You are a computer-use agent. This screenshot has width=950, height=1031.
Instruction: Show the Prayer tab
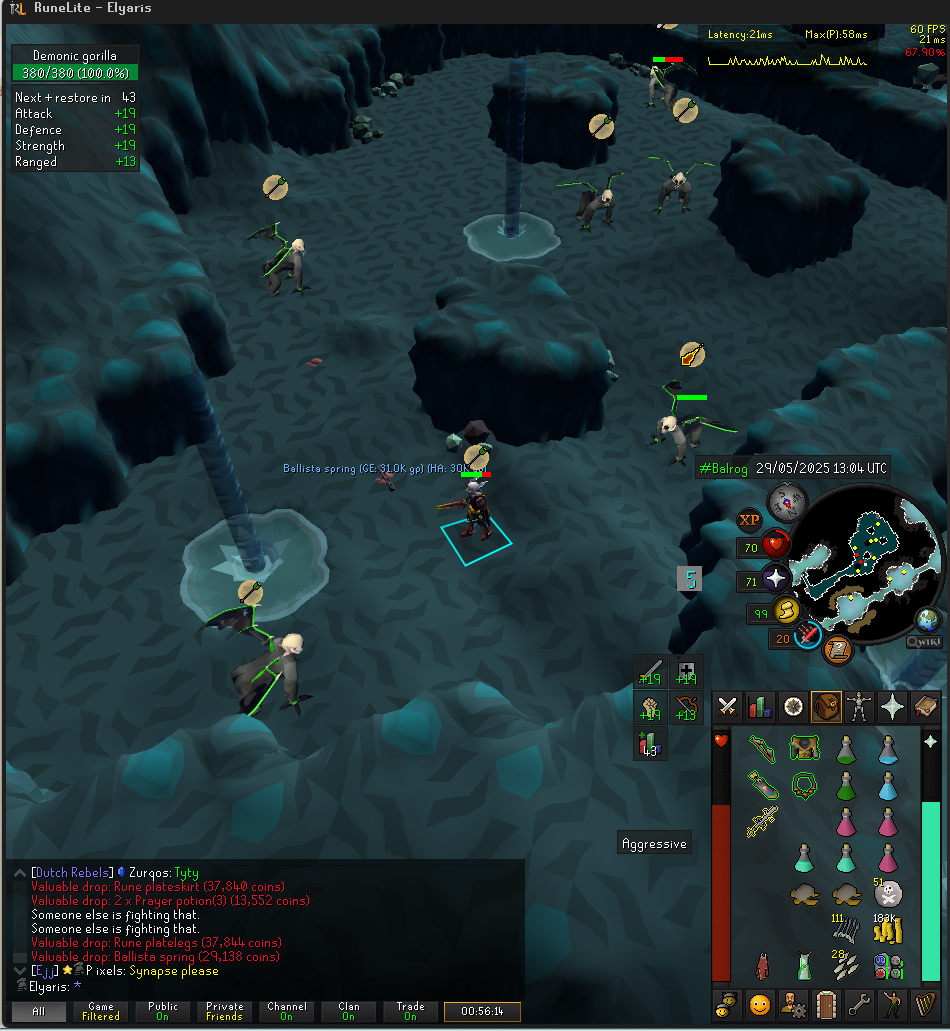click(x=892, y=707)
